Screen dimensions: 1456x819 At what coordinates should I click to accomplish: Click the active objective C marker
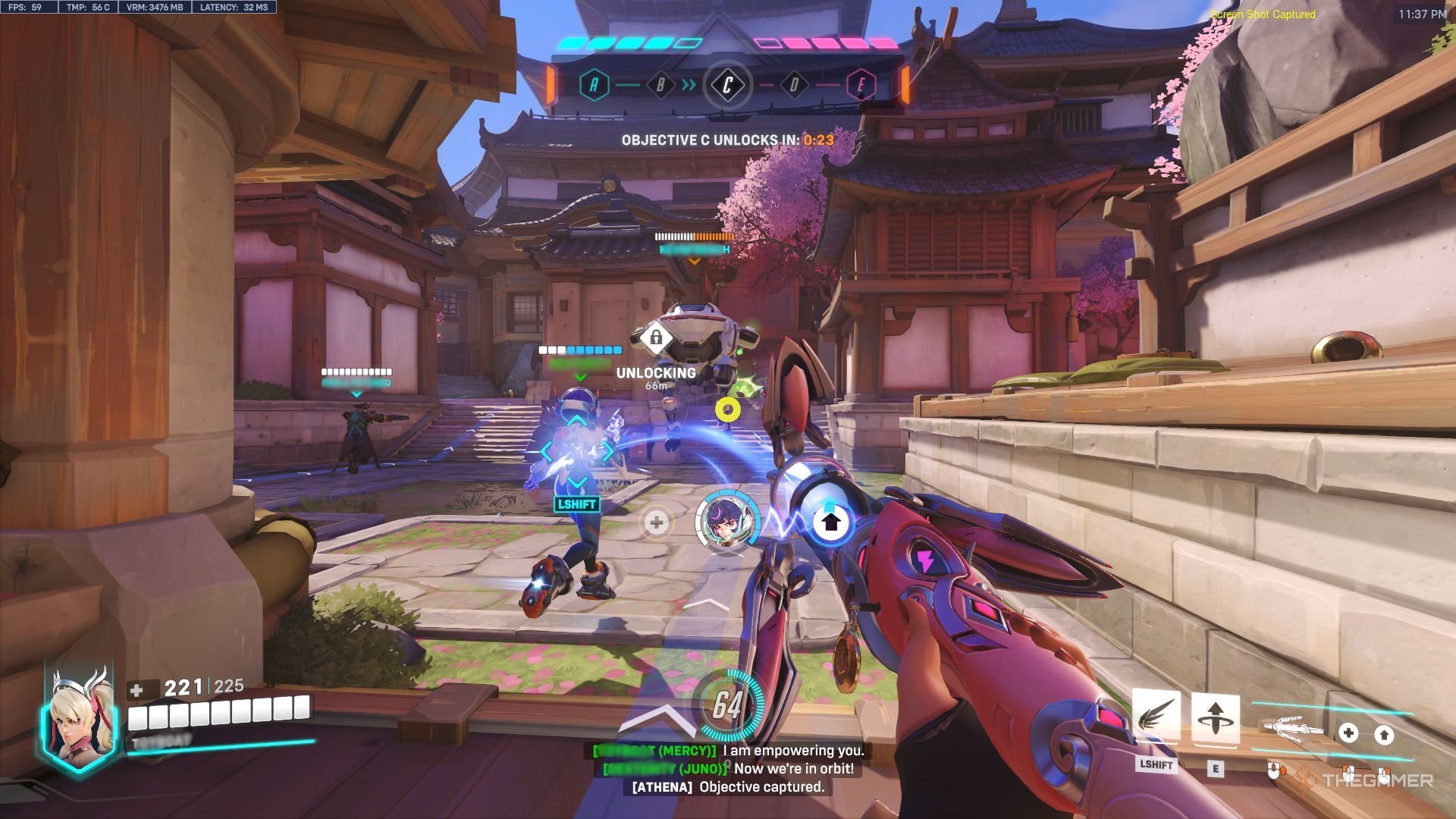tap(726, 85)
